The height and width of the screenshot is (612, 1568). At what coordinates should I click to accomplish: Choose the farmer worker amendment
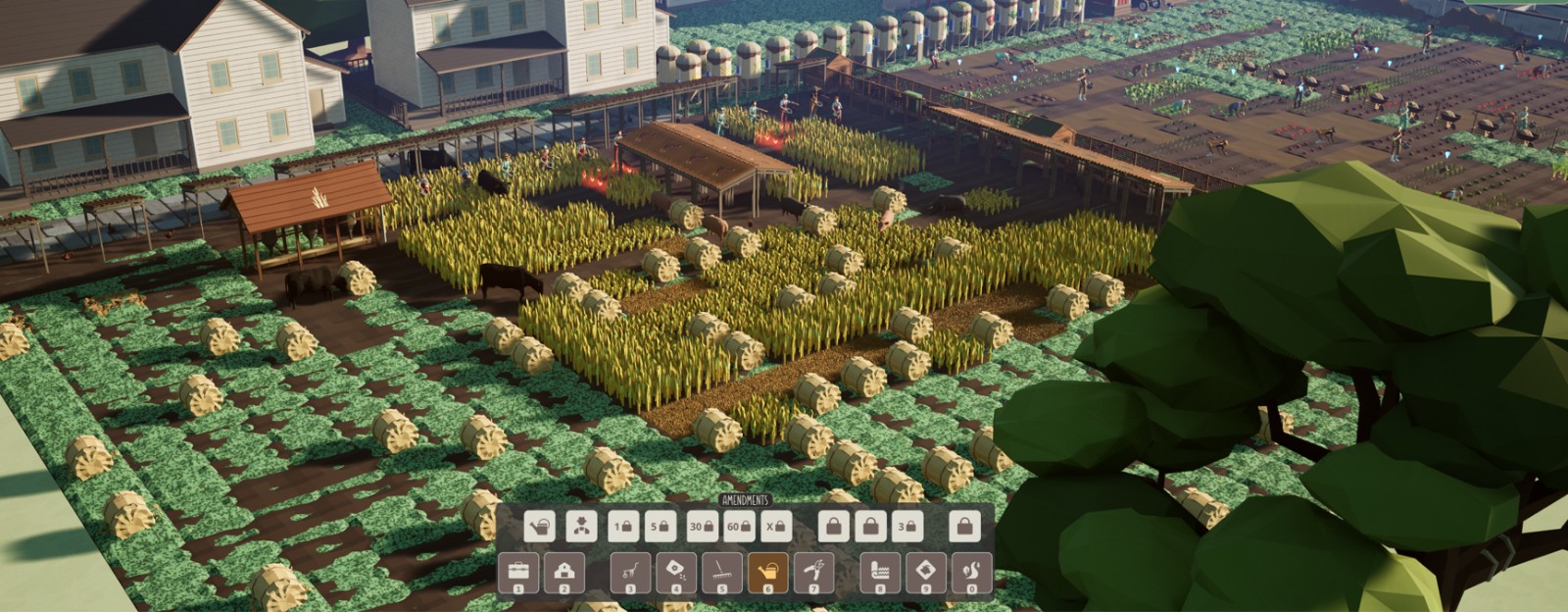tap(581, 527)
